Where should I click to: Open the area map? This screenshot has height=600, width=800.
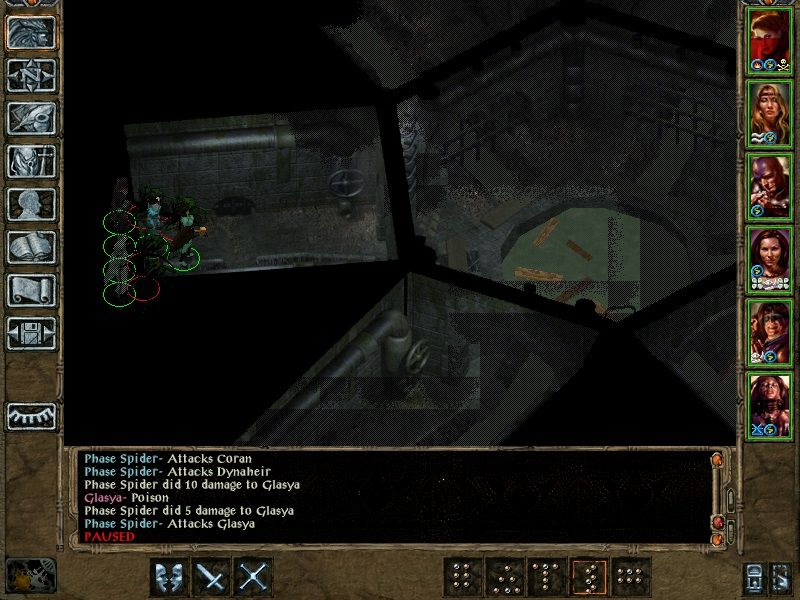31,75
